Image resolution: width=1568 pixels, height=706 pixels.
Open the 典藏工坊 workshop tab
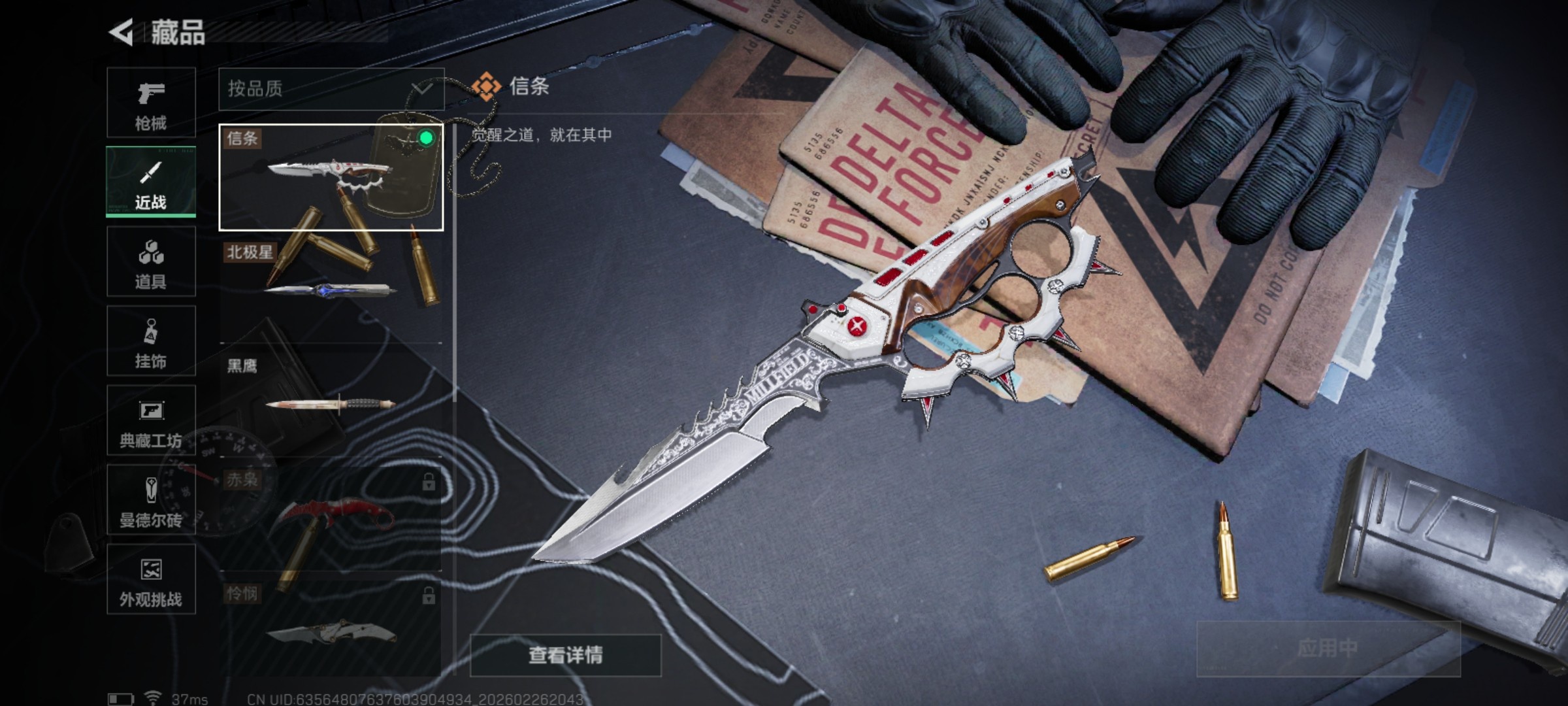pos(151,420)
